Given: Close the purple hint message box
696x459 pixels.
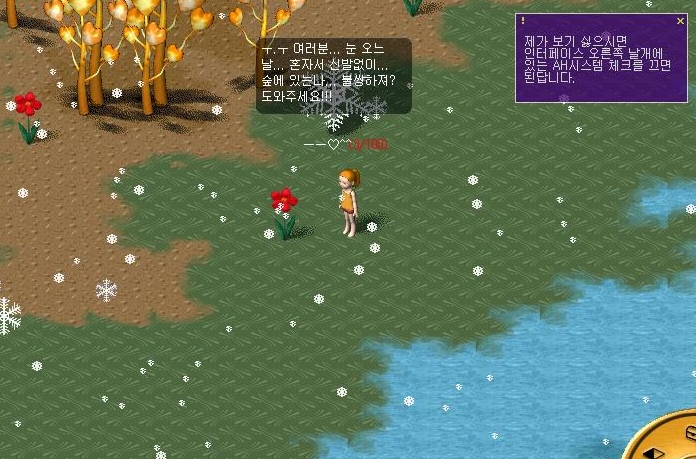Looking at the screenshot, I should [x=681, y=20].
